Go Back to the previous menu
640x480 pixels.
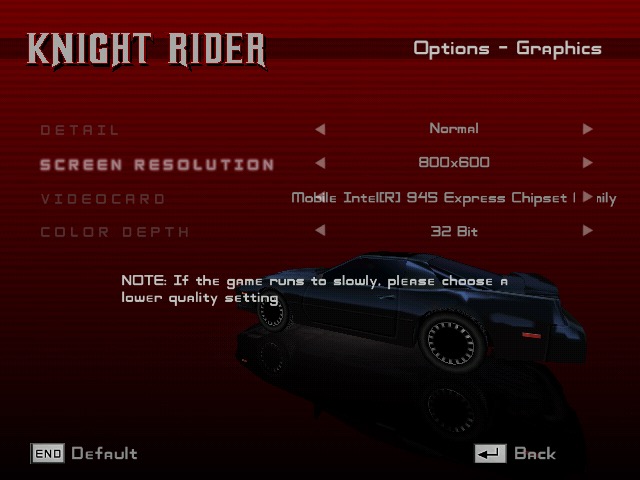515,454
